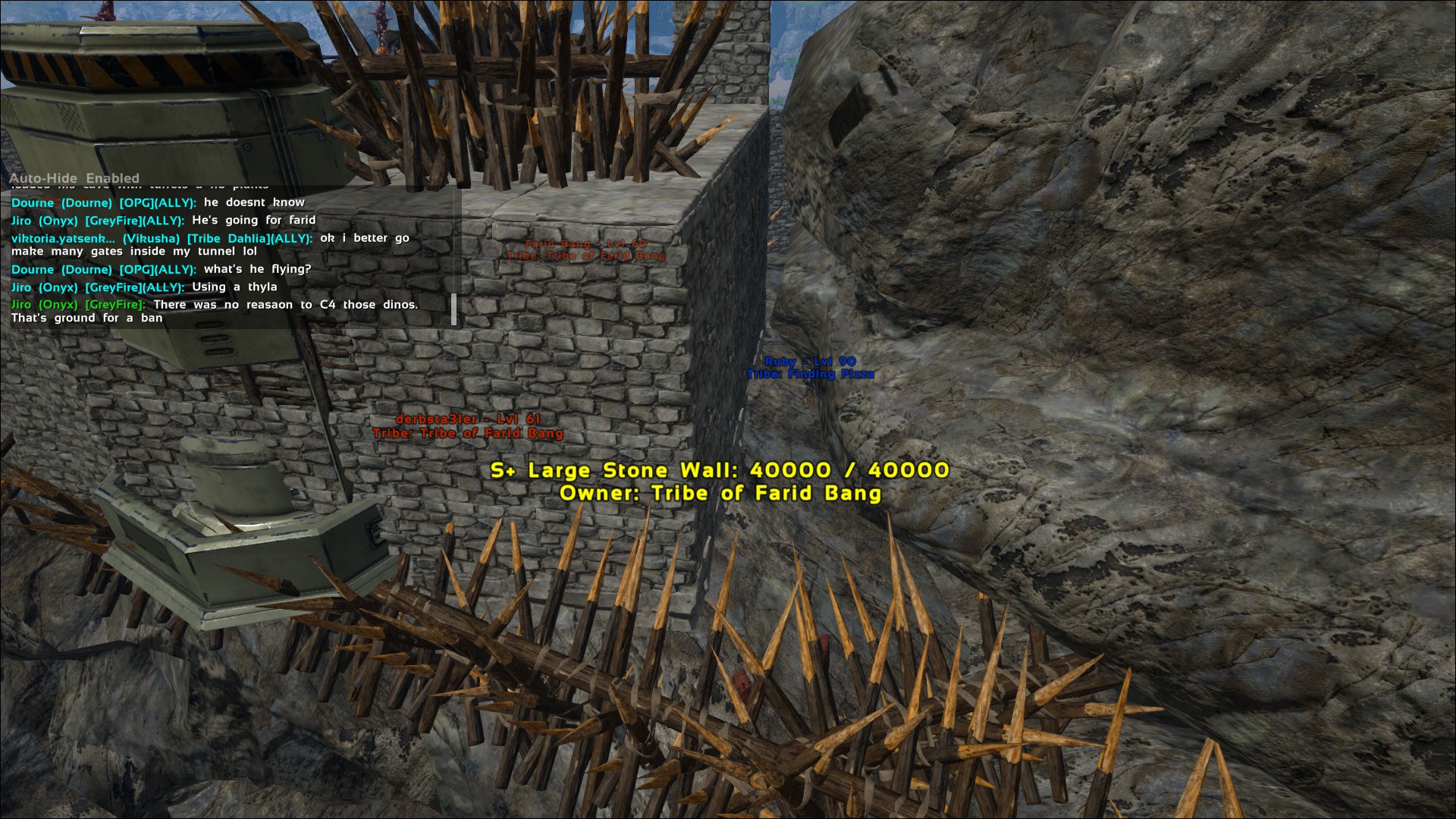1456x819 pixels.
Task: Click the chat box scrollbar handle
Action: click(x=453, y=309)
